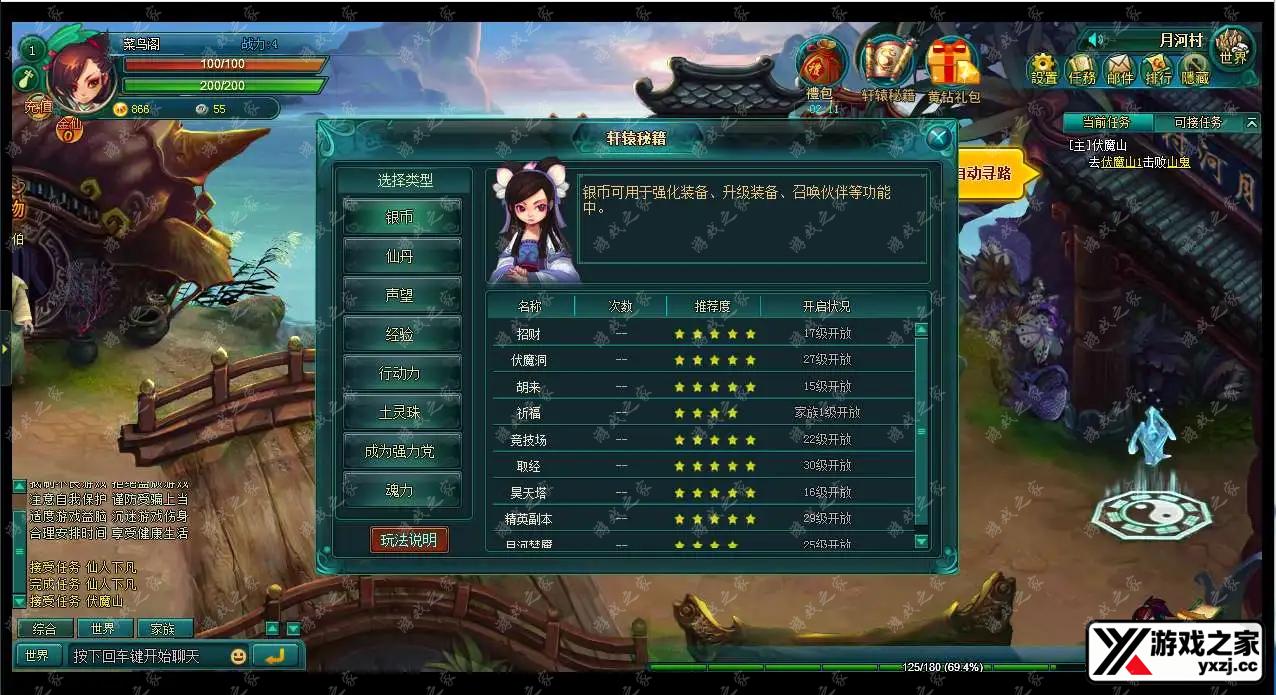Screen dimensions: 1276x695
Task: Click the red 玩法说明 button
Action: point(409,540)
